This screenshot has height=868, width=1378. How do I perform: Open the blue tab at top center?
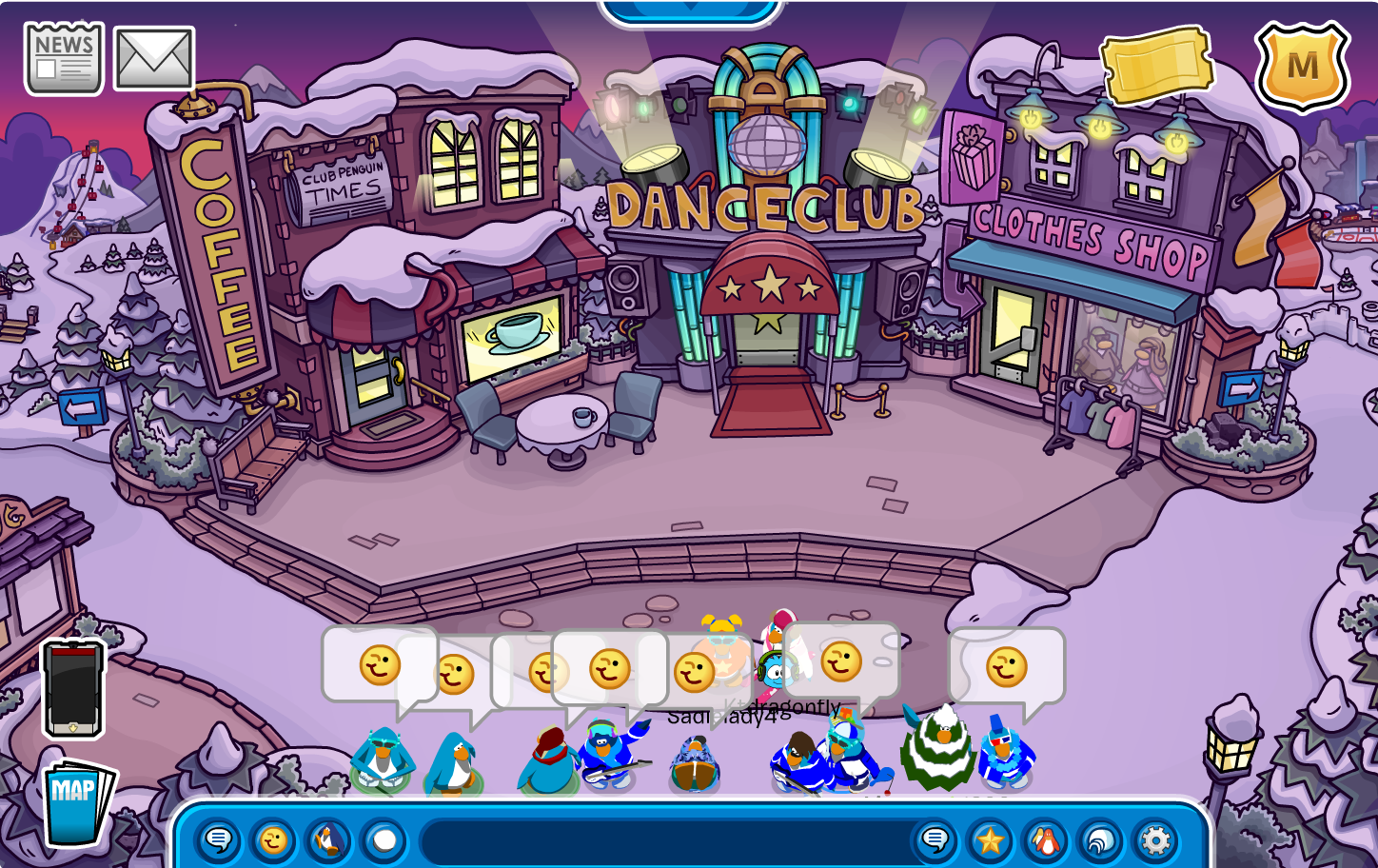click(690, 11)
